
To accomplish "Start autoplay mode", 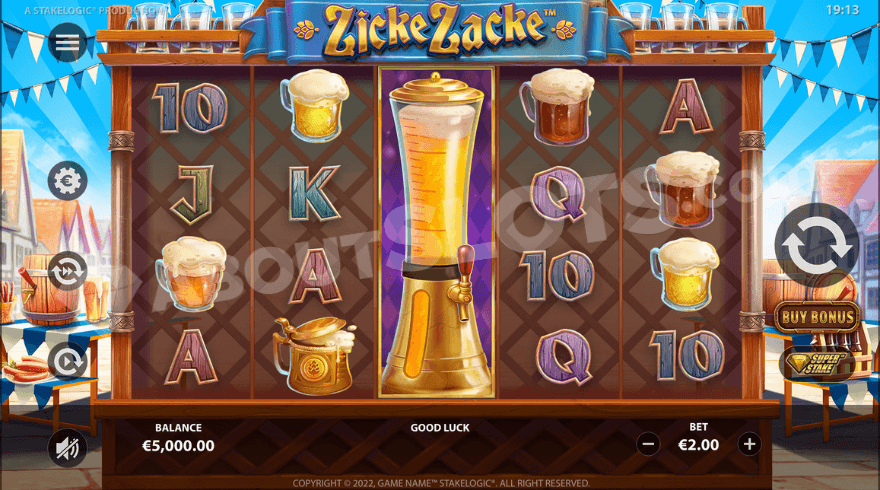I will [68, 361].
